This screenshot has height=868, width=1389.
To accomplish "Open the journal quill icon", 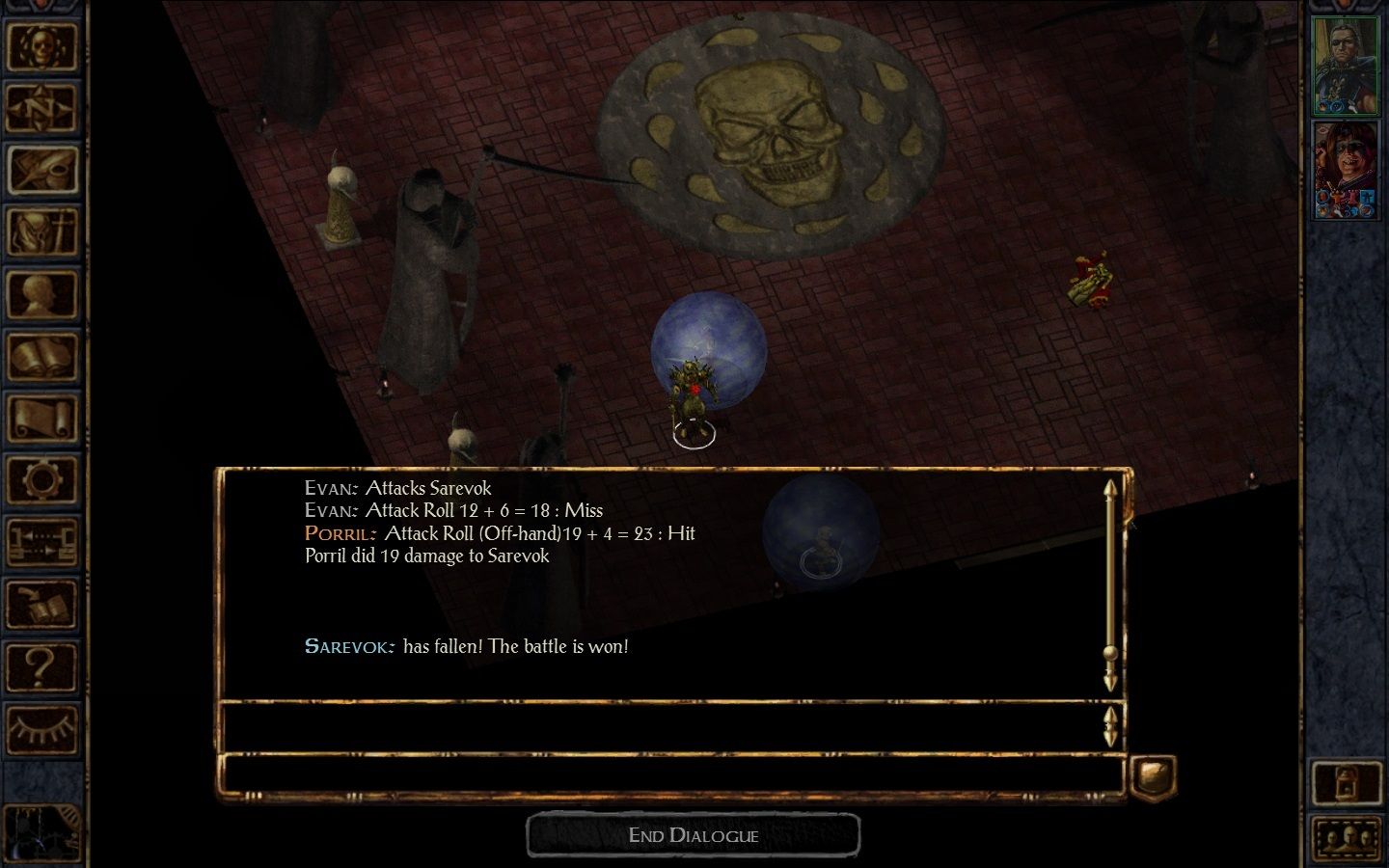I will [x=41, y=171].
